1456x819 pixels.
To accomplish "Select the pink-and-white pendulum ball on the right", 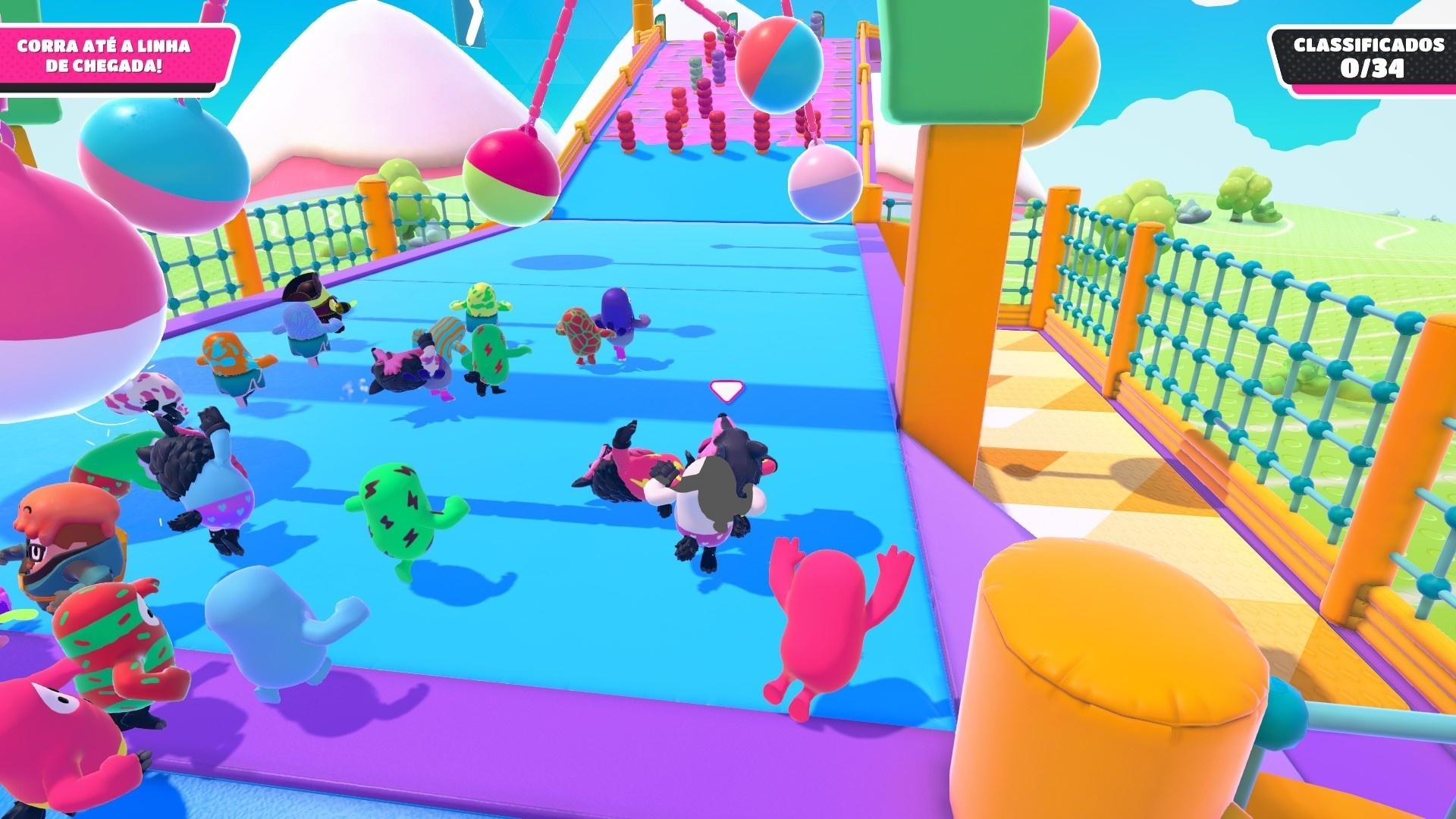I will point(827,182).
